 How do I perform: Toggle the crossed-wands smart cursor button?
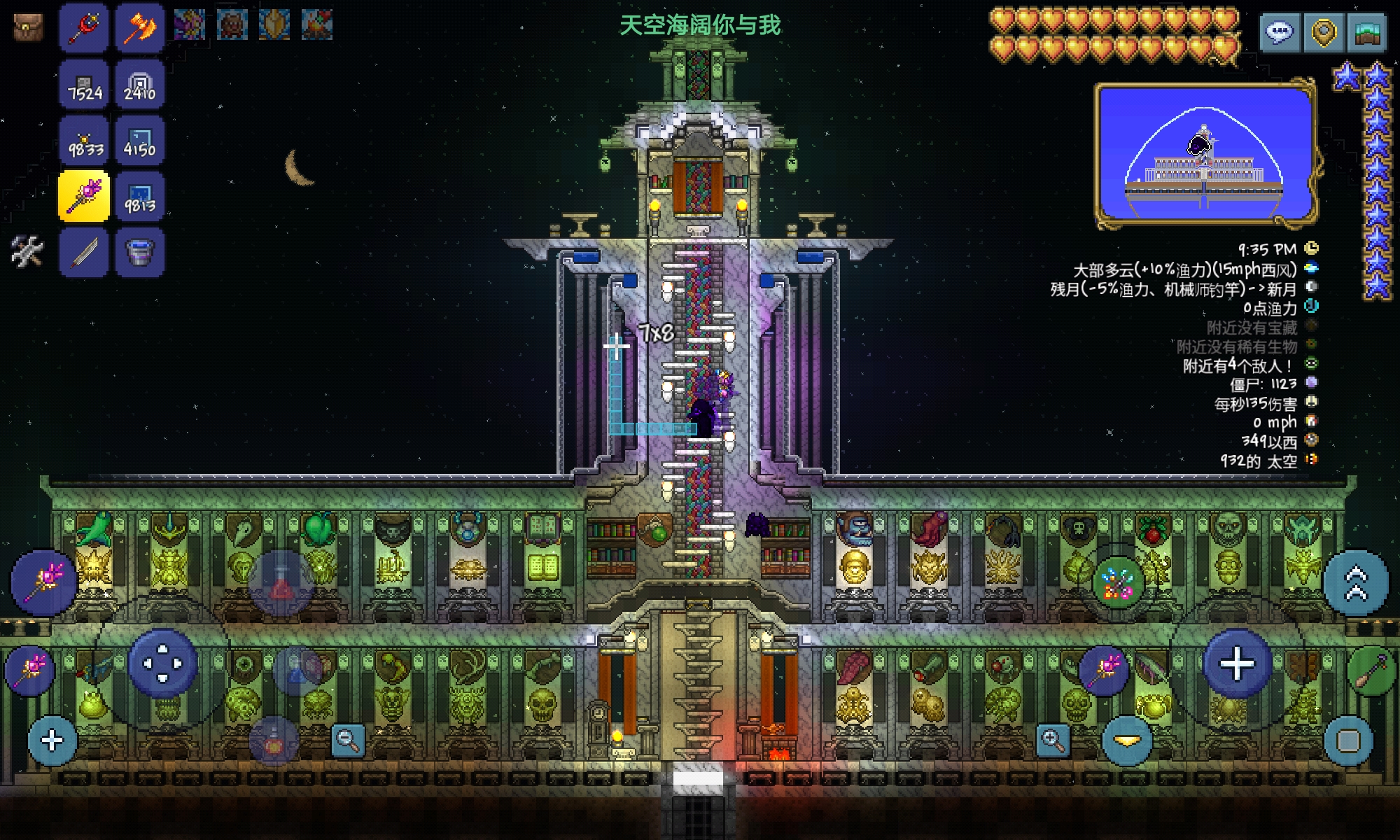(x=1117, y=582)
